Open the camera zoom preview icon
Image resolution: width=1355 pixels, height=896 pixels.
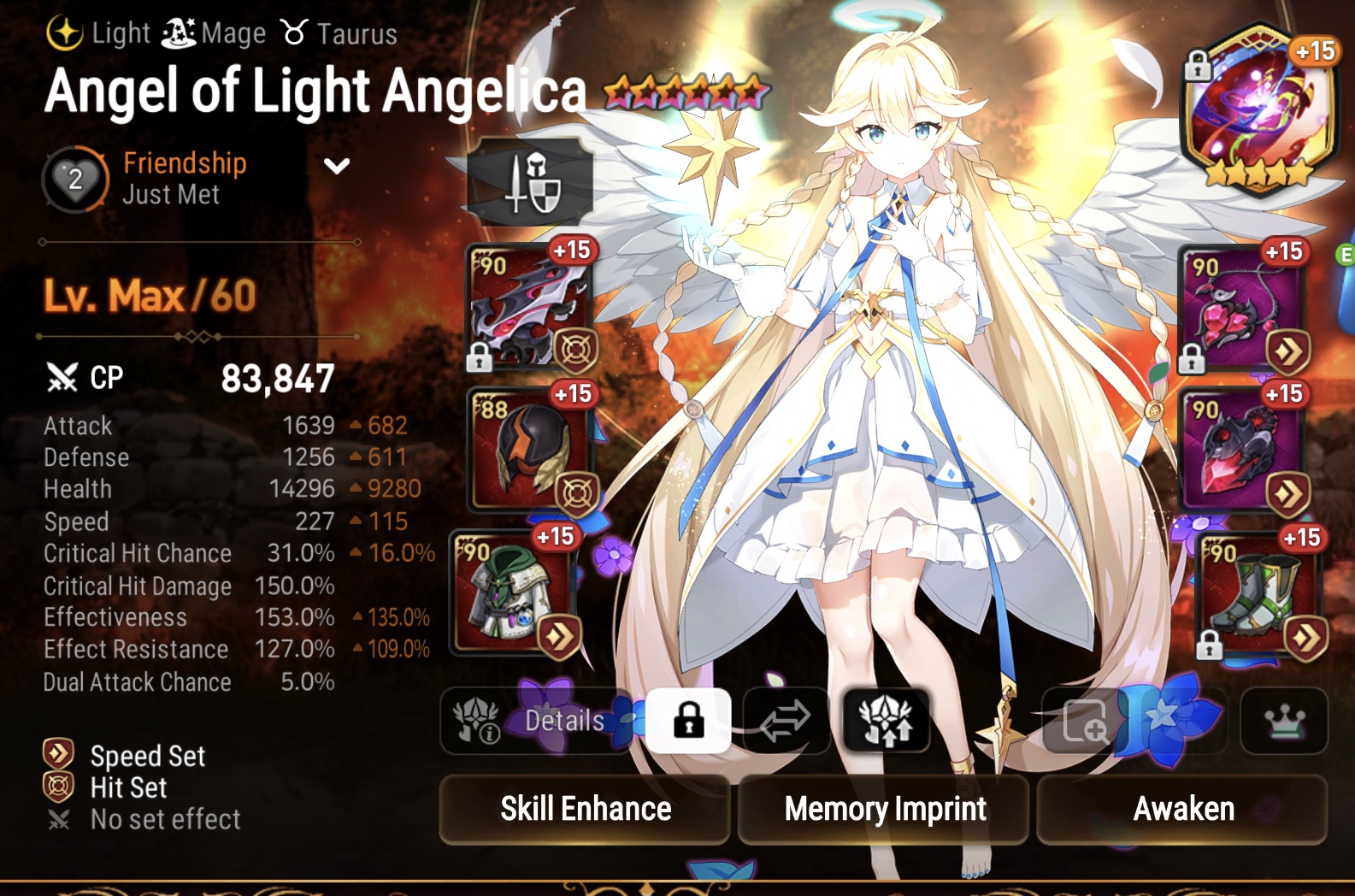1086,722
